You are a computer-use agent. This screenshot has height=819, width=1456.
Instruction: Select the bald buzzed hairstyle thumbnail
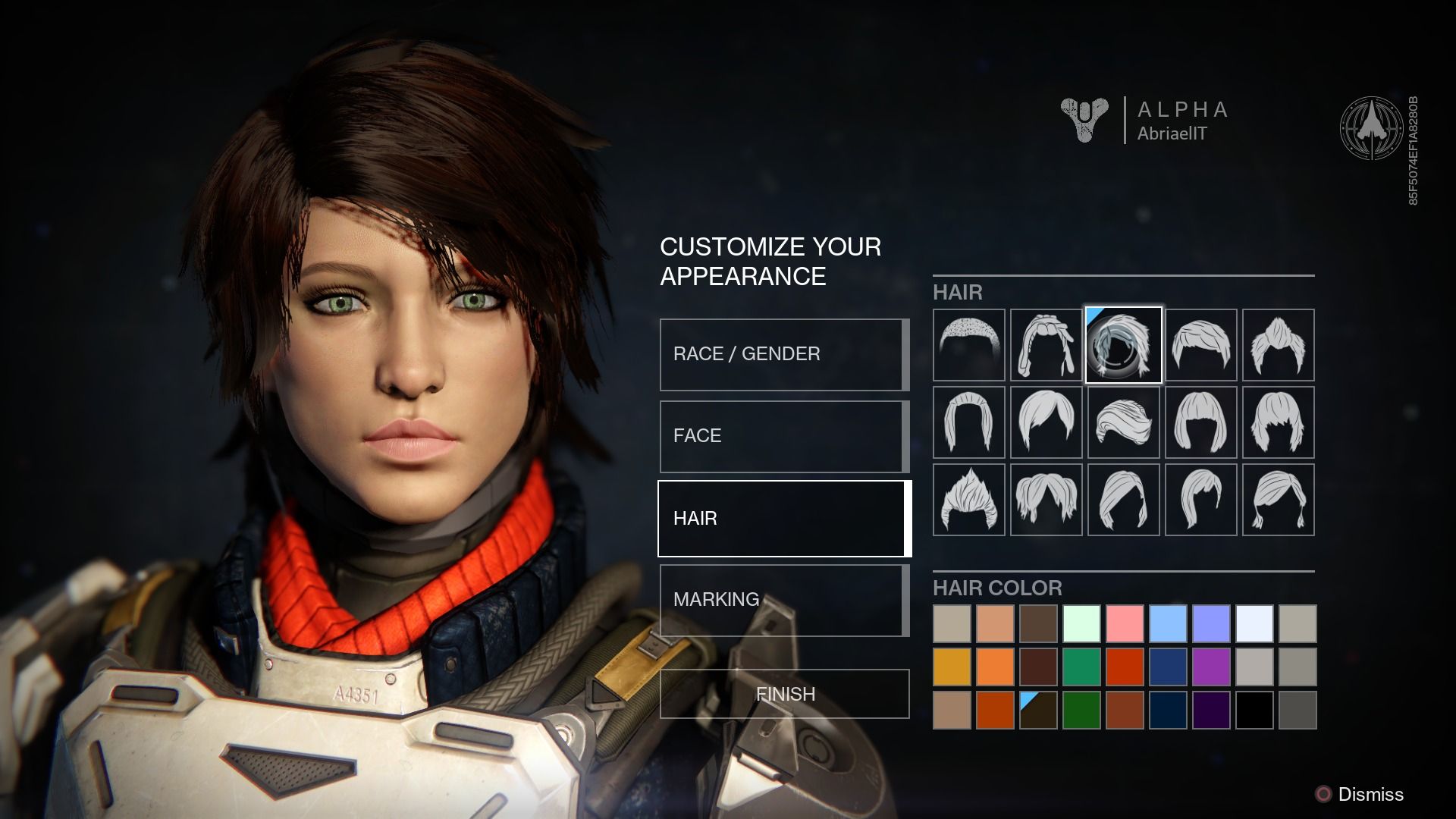[x=968, y=345]
